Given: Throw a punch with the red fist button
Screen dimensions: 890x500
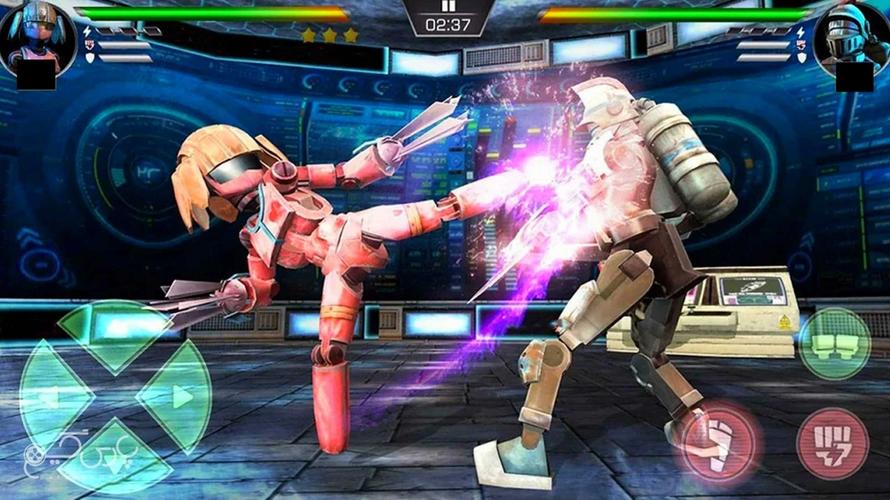Looking at the screenshot, I should pos(832,442).
